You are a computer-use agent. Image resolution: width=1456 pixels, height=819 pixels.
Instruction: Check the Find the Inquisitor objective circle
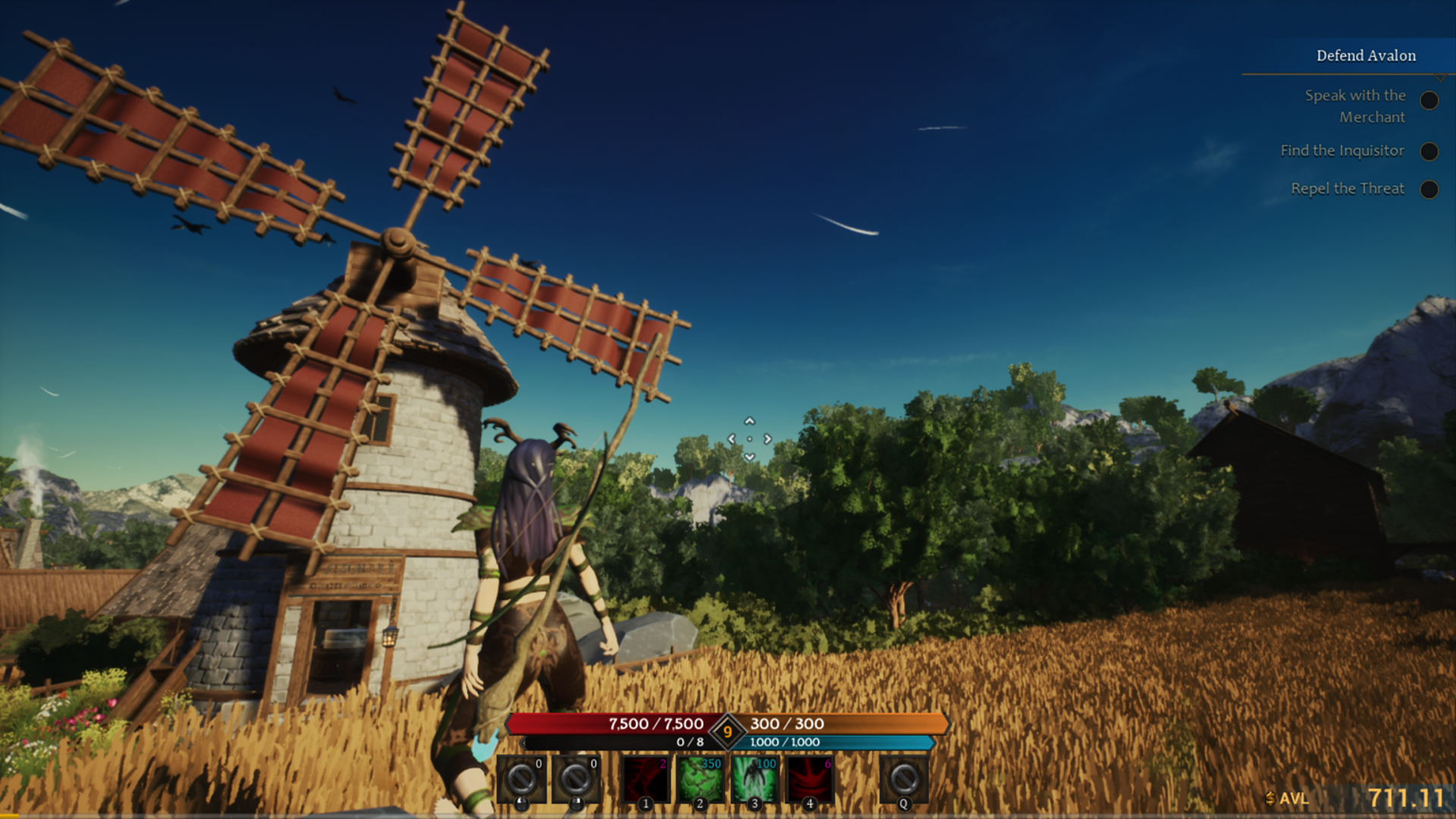(x=1429, y=151)
